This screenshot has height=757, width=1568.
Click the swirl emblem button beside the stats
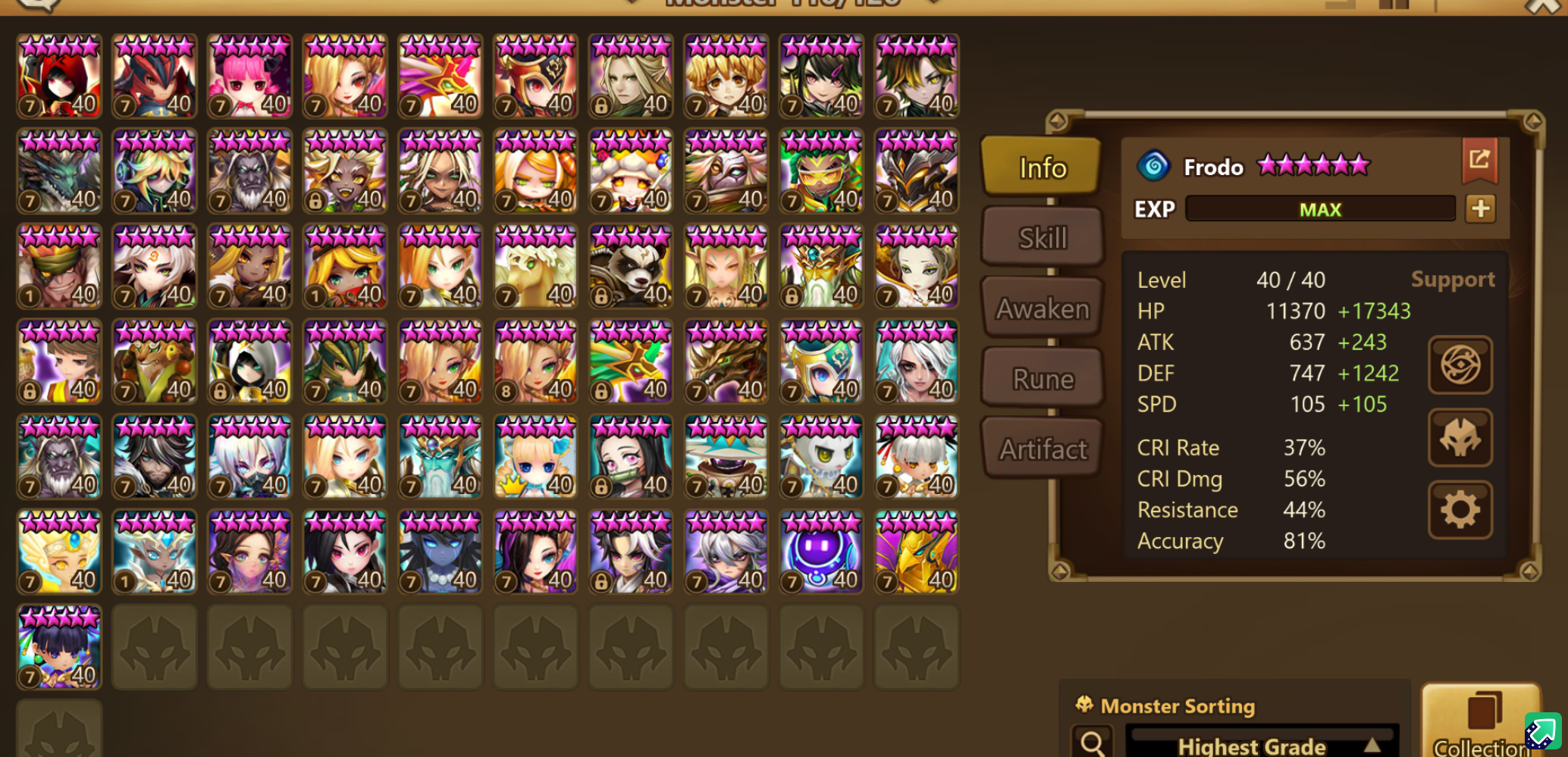click(x=1460, y=364)
